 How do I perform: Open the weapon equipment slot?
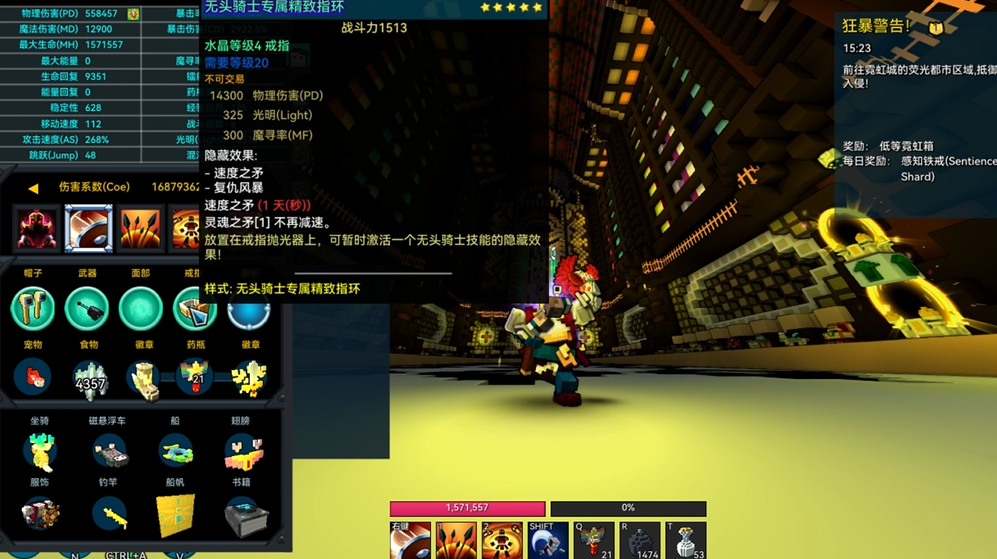87,308
